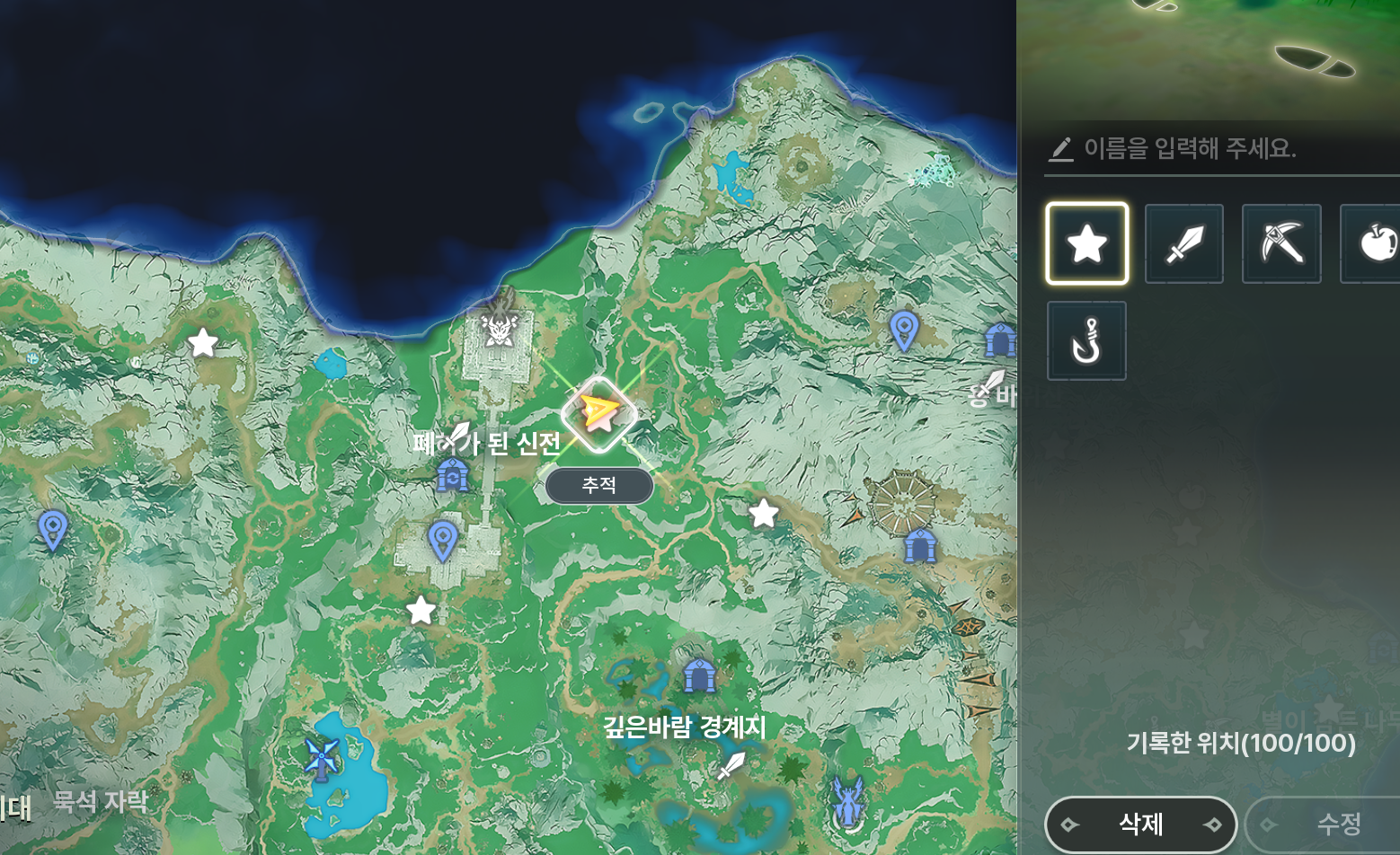The width and height of the screenshot is (1400, 855).
Task: Select the star marker icon type
Action: 1086,243
